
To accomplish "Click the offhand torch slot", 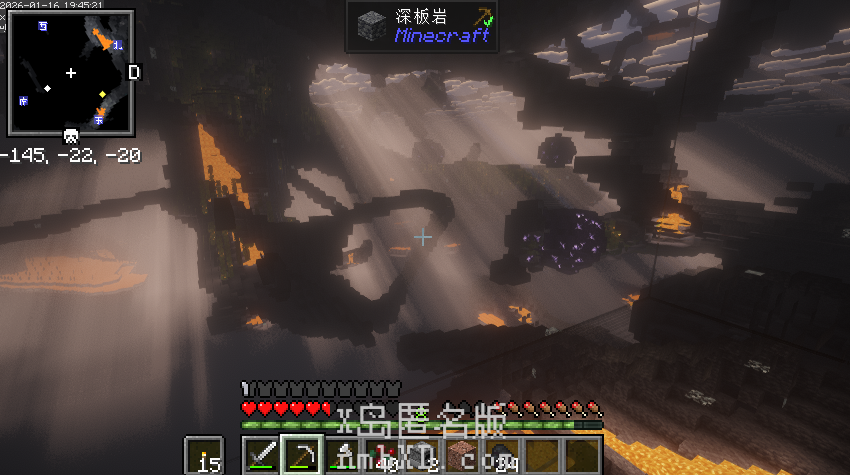I will 205,456.
